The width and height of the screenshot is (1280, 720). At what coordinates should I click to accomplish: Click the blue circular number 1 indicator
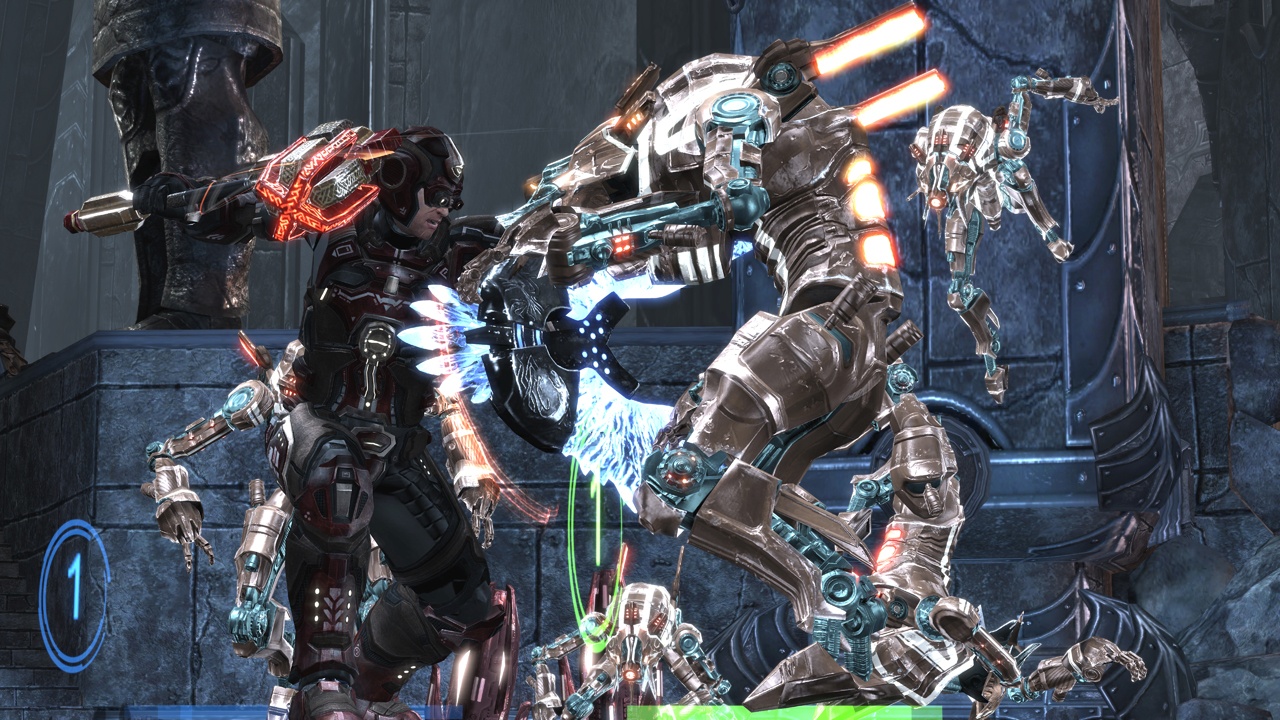pos(74,594)
